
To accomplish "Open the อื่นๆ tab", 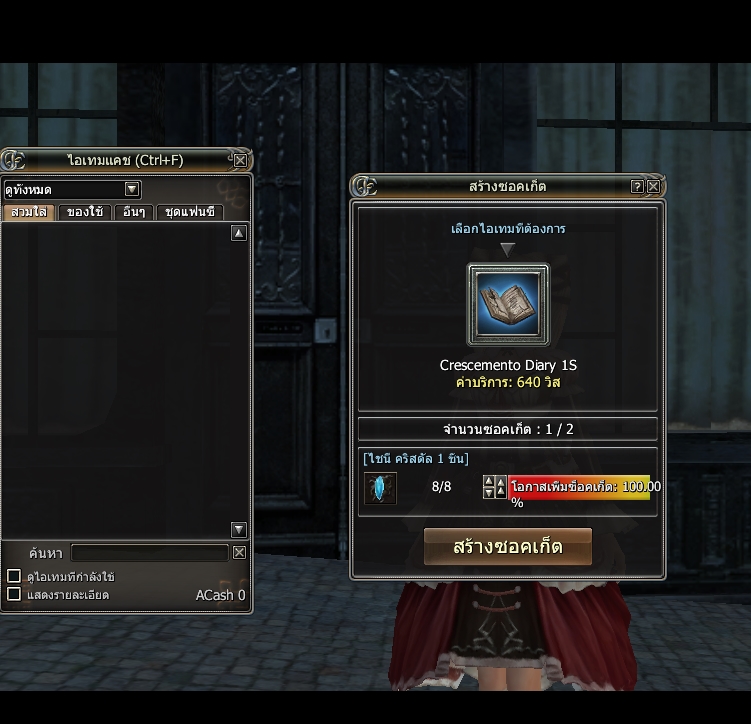I will point(134,212).
